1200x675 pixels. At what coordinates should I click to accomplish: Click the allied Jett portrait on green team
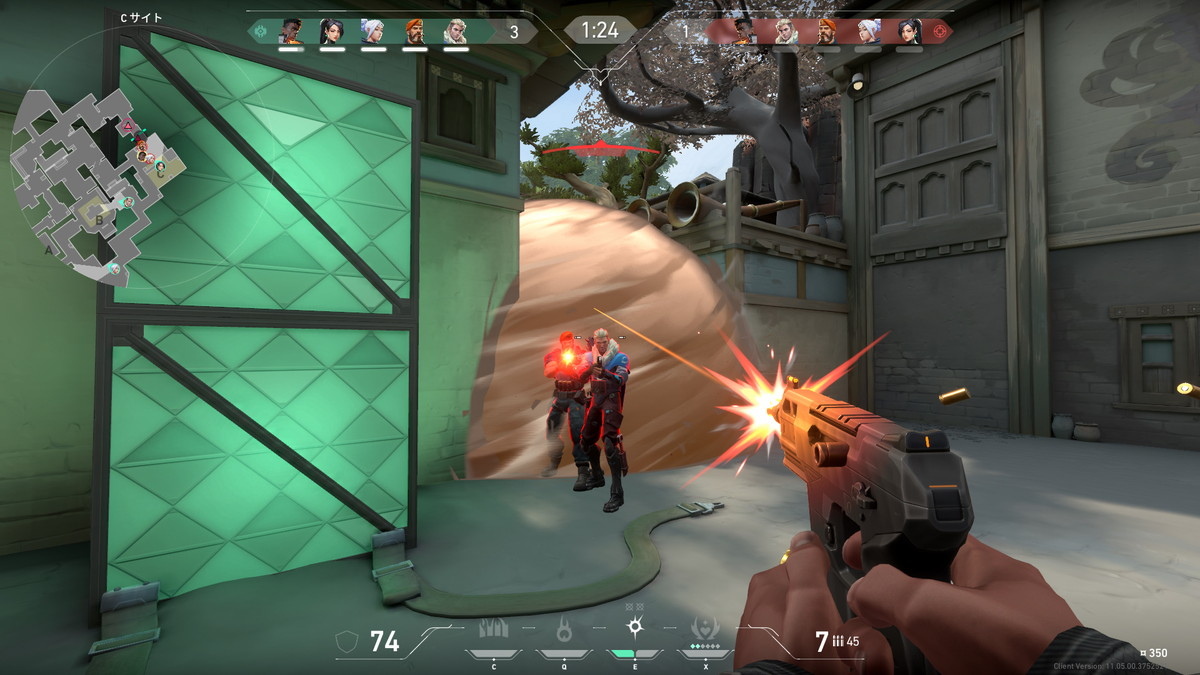(x=373, y=31)
